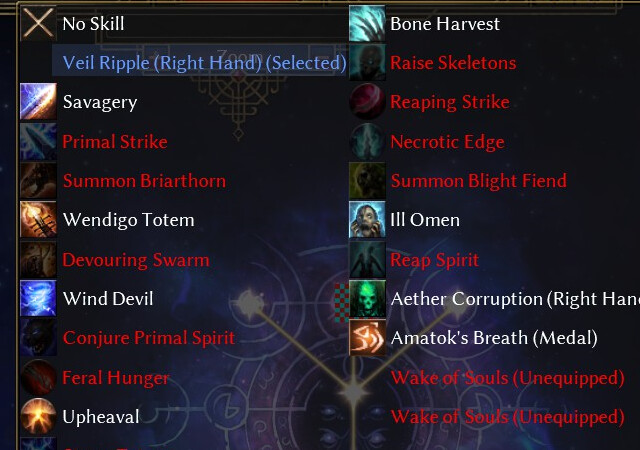Select the Feral Hunger entry

coord(115,378)
